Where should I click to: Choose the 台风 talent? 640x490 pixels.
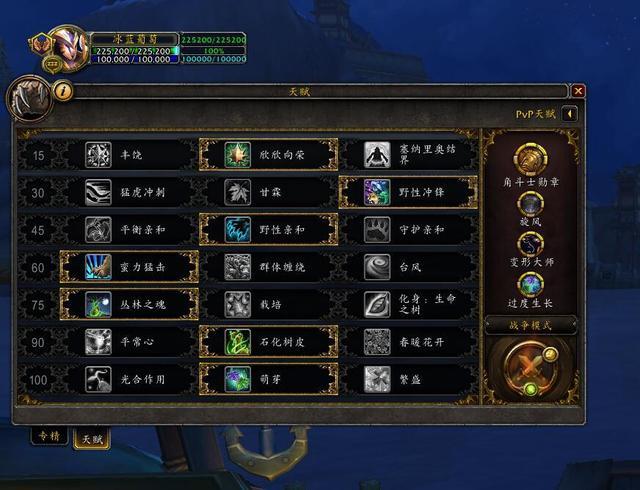[407, 267]
